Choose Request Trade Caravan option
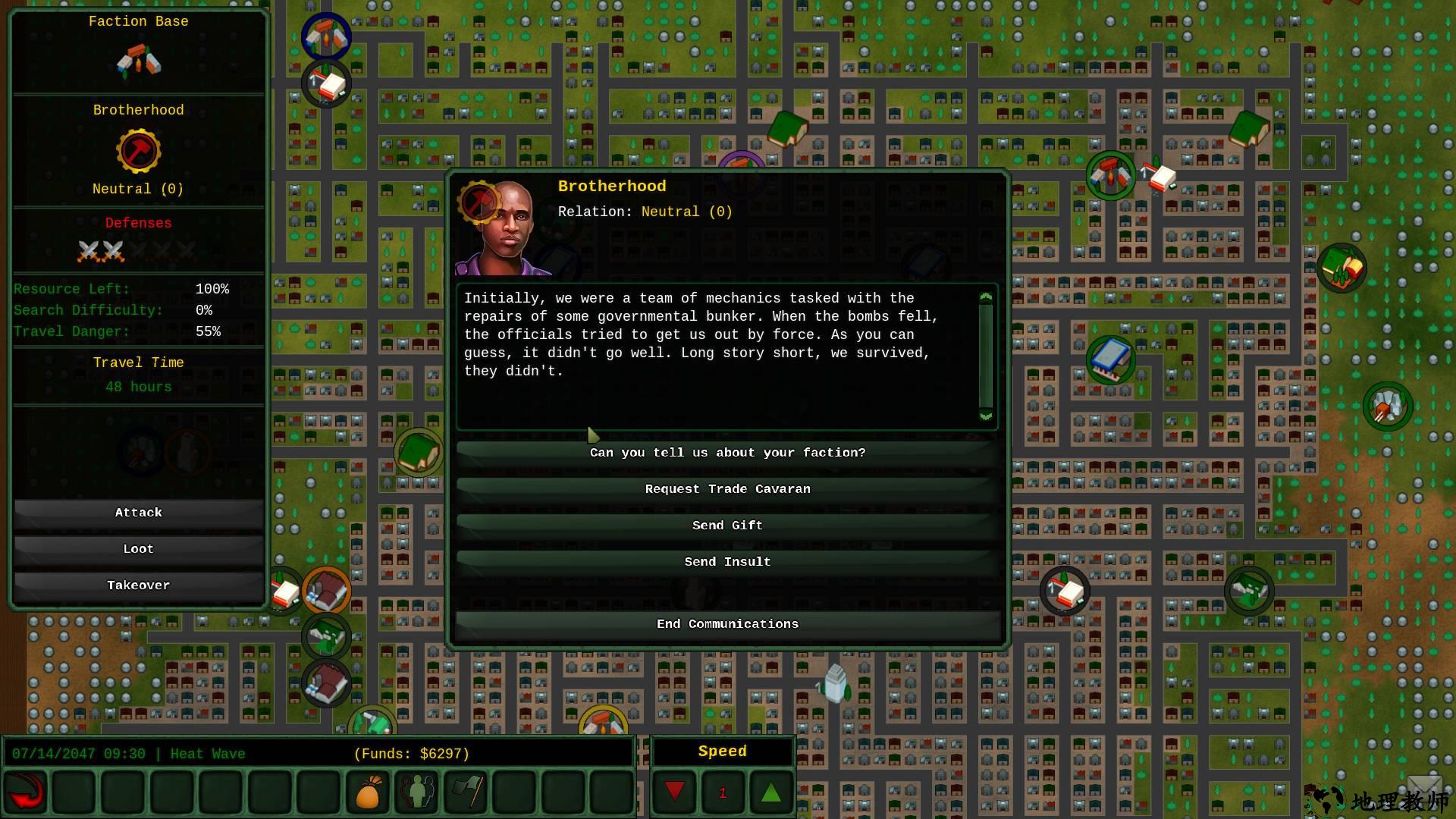This screenshot has width=1456, height=819. pyautogui.click(x=727, y=489)
